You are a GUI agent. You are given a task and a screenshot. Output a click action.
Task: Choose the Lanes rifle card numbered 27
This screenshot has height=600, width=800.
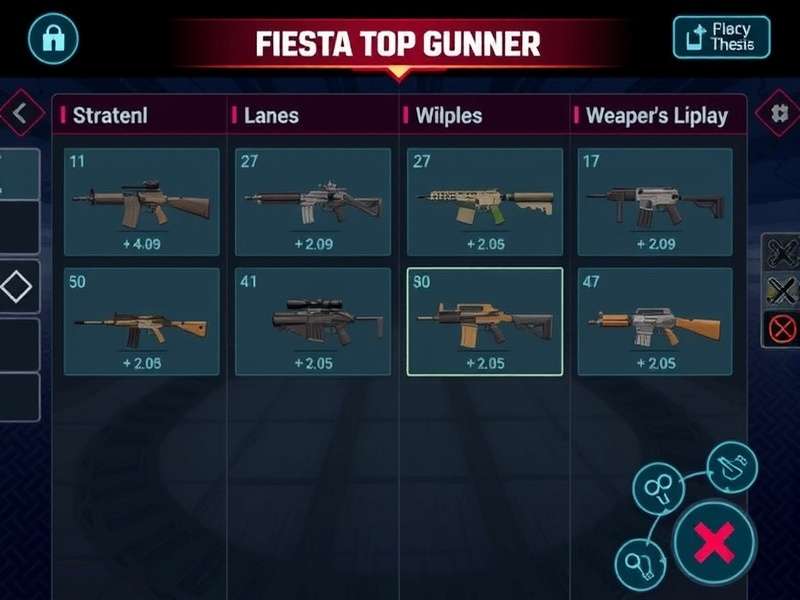coord(312,201)
